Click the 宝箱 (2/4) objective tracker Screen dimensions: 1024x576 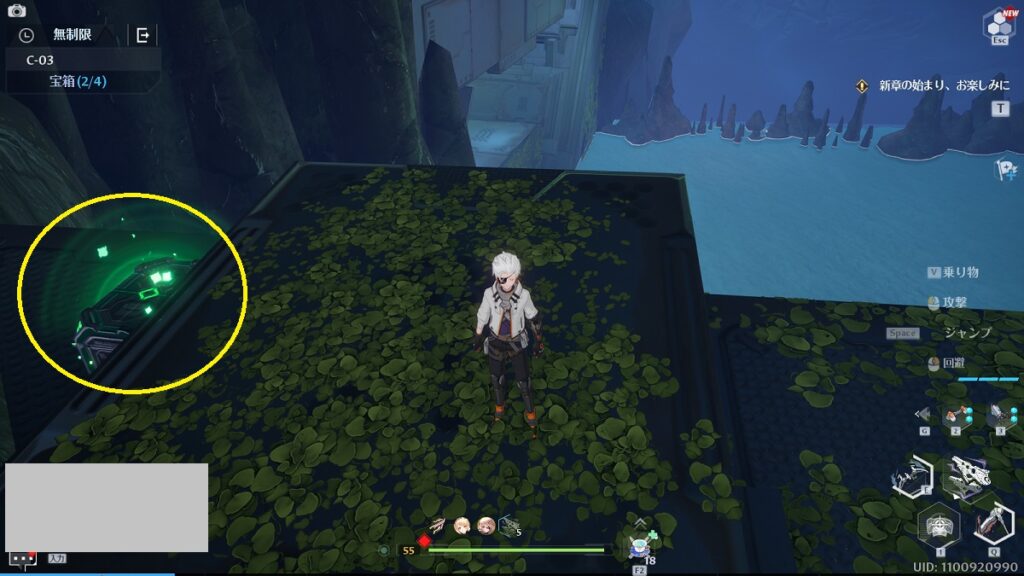(x=78, y=81)
